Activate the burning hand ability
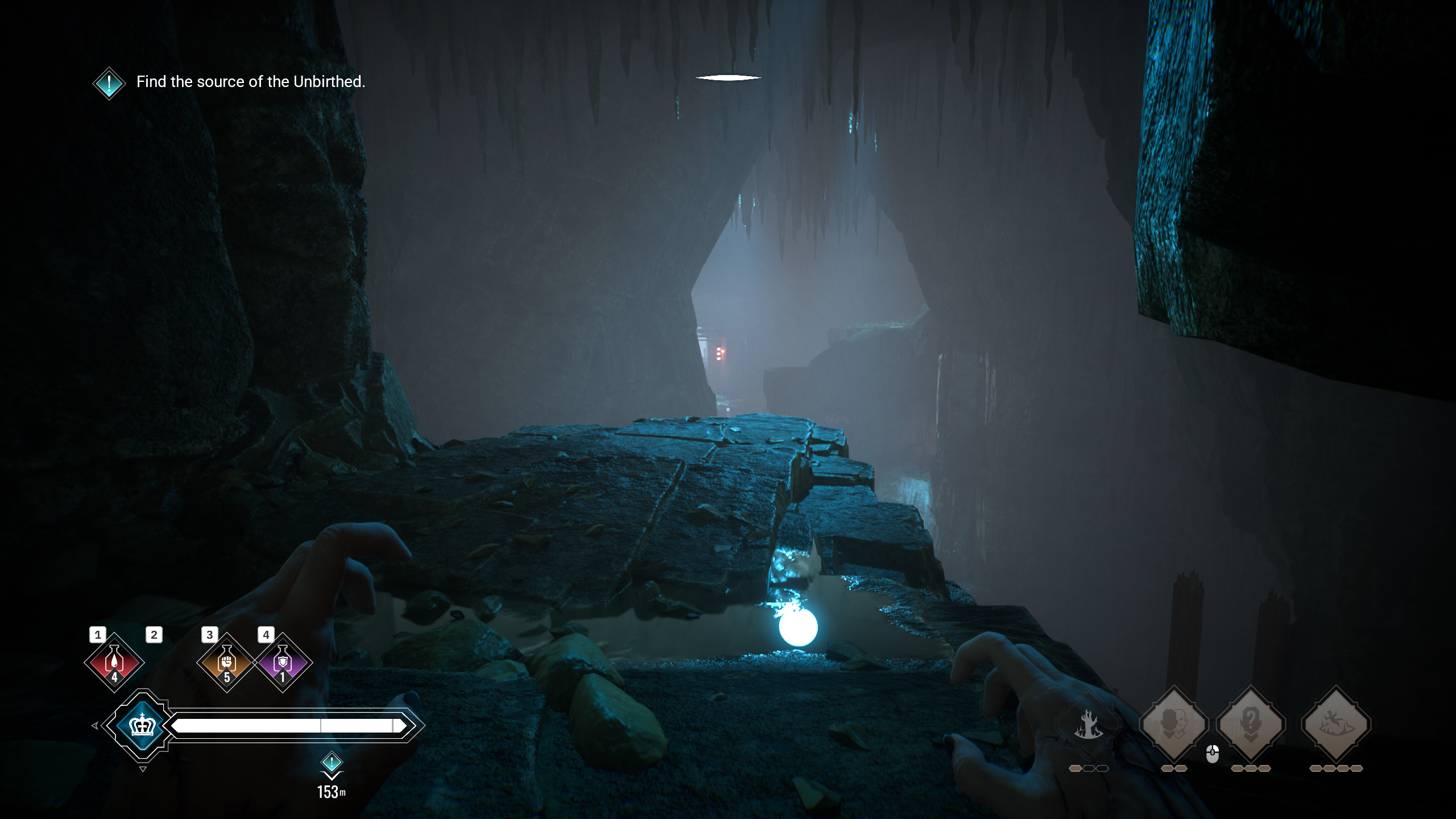Image resolution: width=1456 pixels, height=819 pixels. pos(1088,725)
